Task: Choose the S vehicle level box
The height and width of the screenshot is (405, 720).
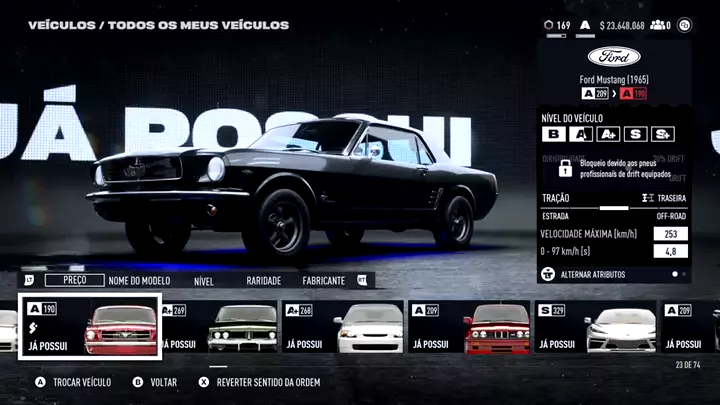Action: point(635,134)
